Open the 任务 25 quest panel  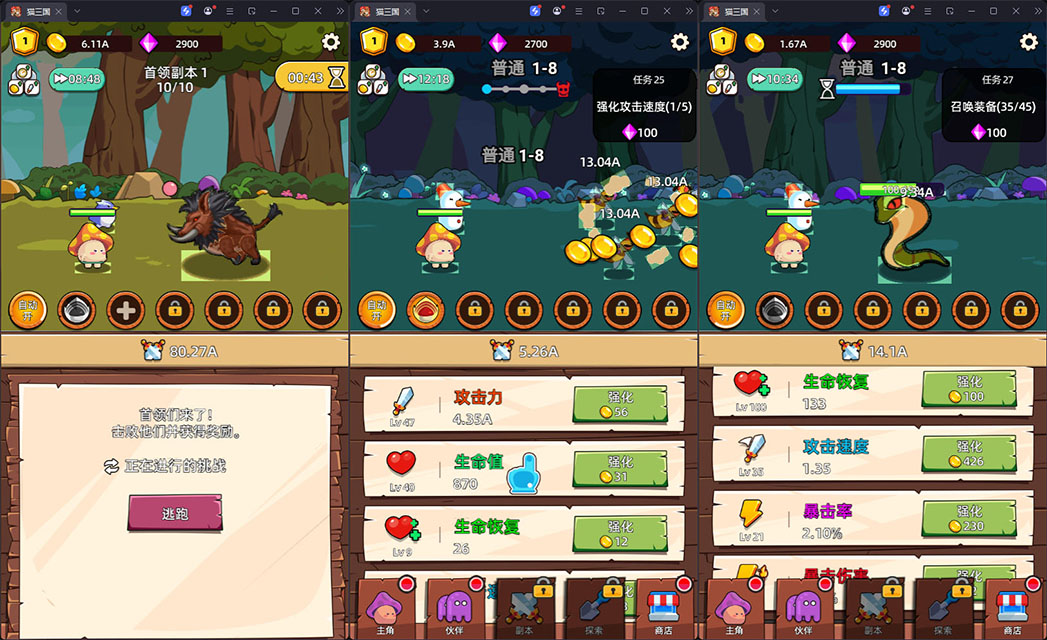tap(644, 106)
